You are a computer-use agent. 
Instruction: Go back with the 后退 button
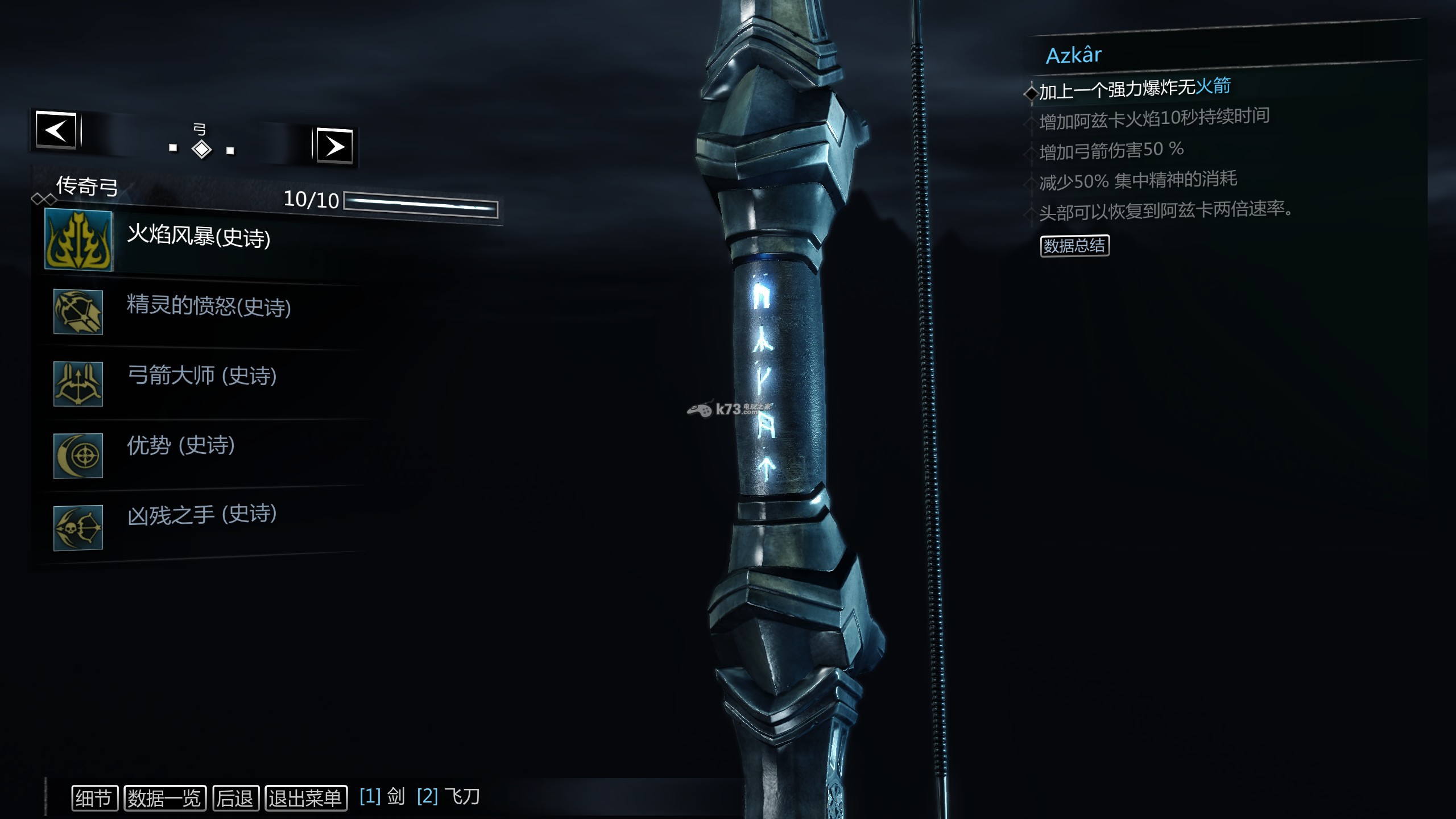[x=235, y=798]
